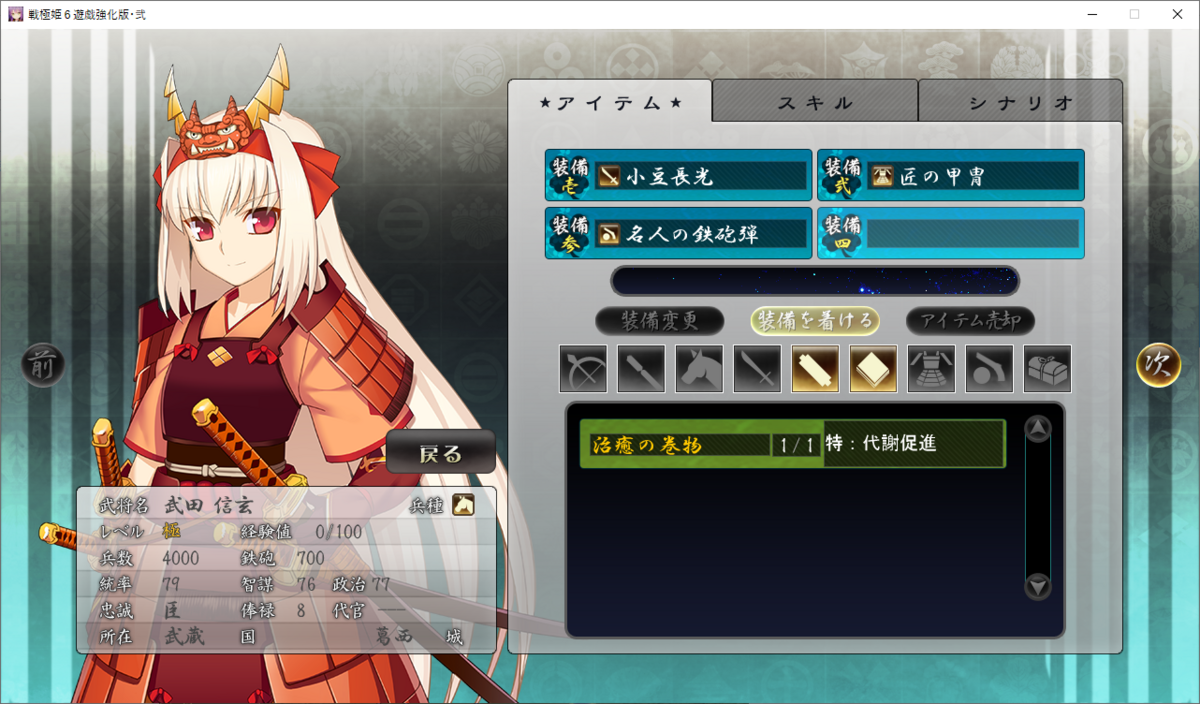
Task: Filter items by bow icon
Action: click(583, 369)
